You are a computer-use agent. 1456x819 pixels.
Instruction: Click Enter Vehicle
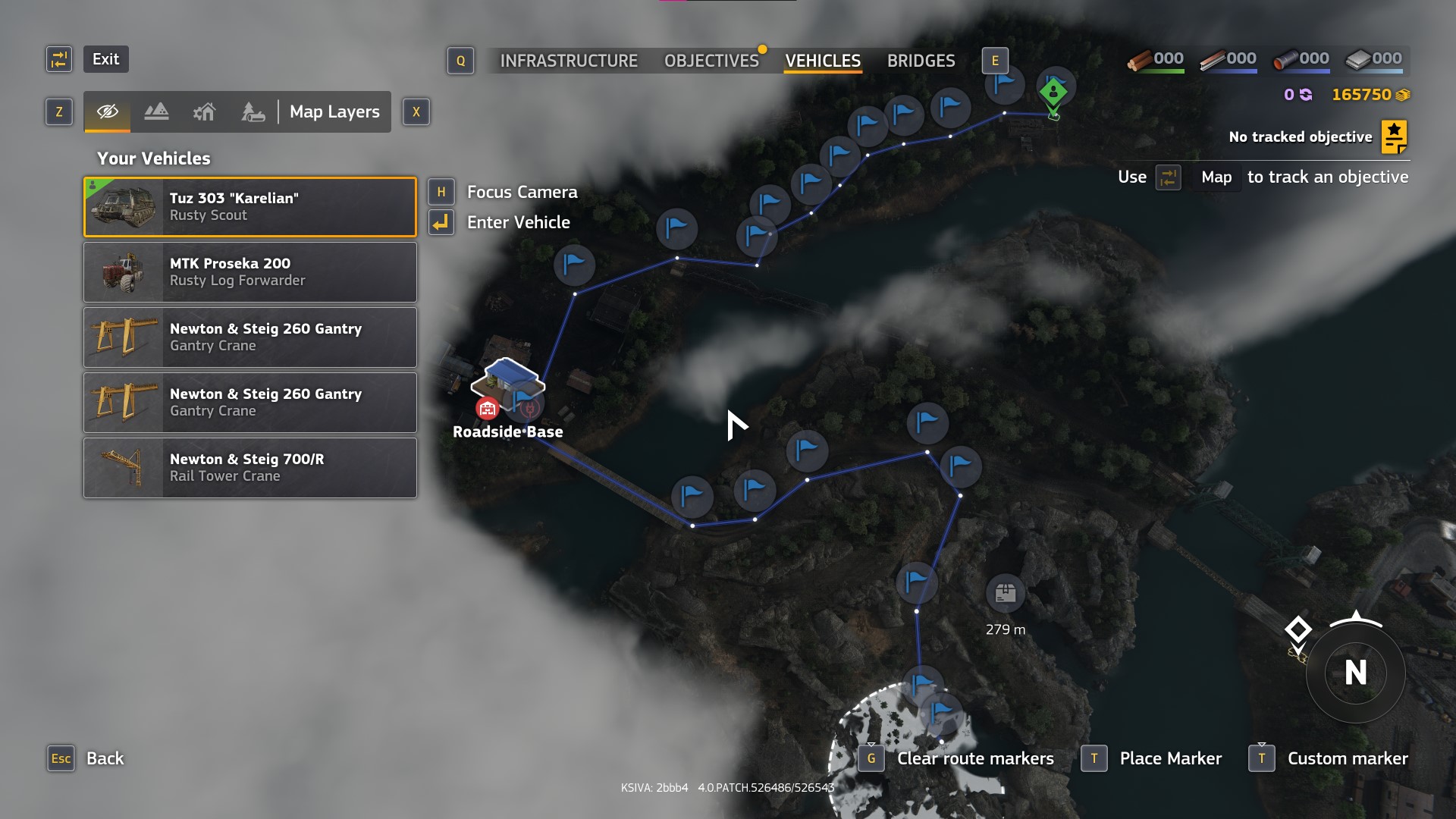(518, 222)
